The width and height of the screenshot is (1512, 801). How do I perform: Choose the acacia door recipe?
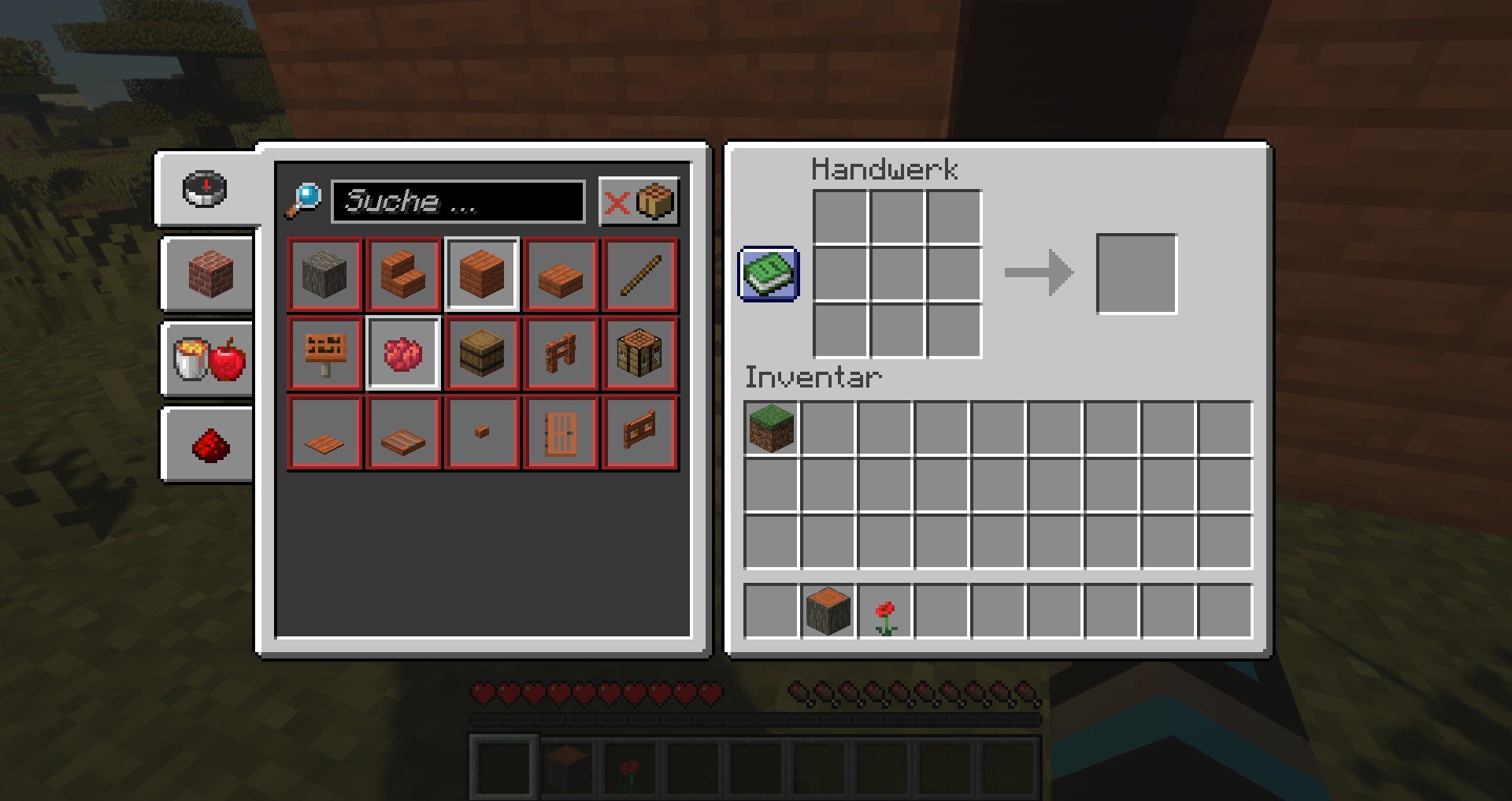[x=561, y=432]
